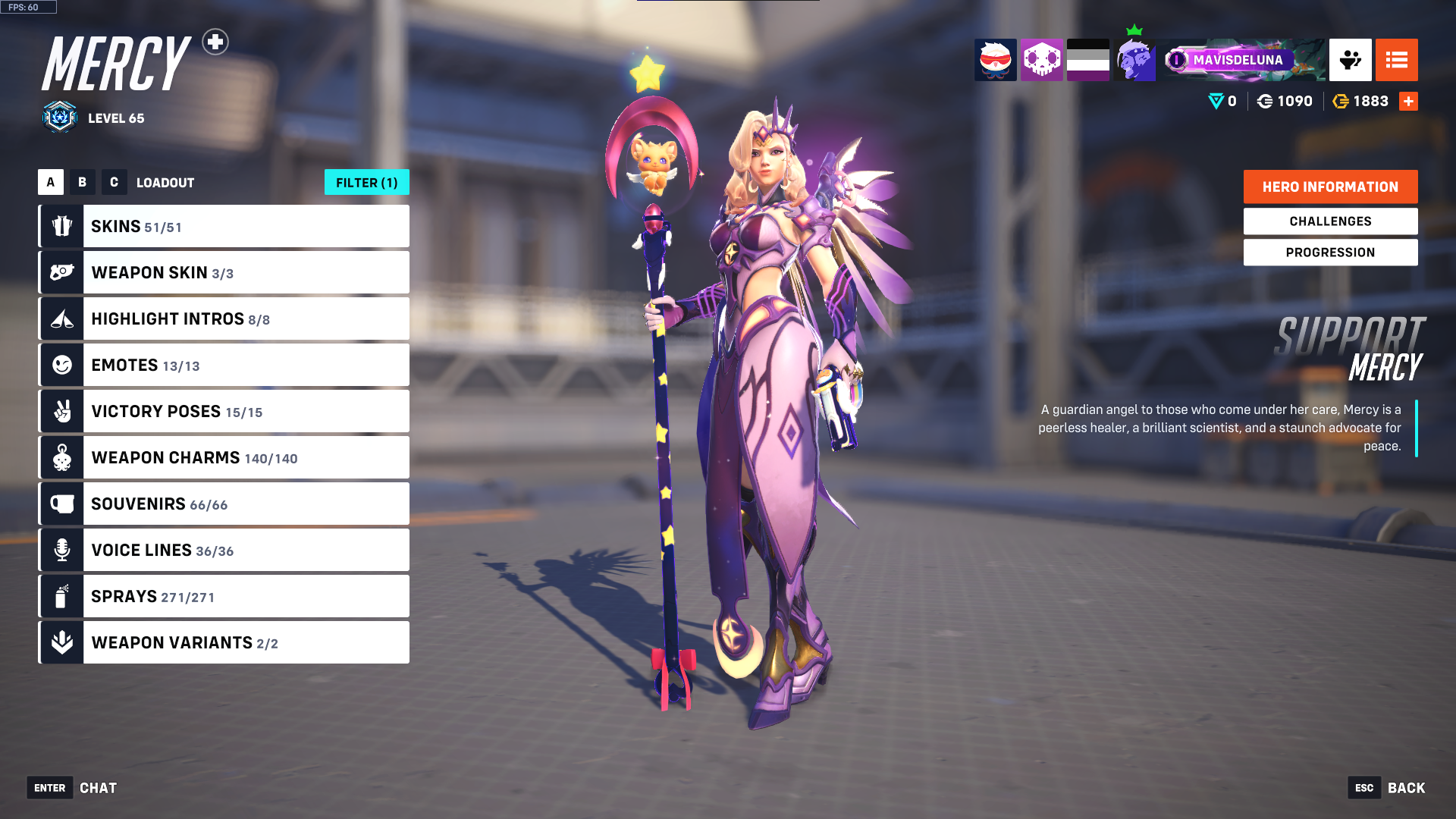Open the Souvenirs mug icon
The width and height of the screenshot is (1456, 819).
[x=61, y=504]
